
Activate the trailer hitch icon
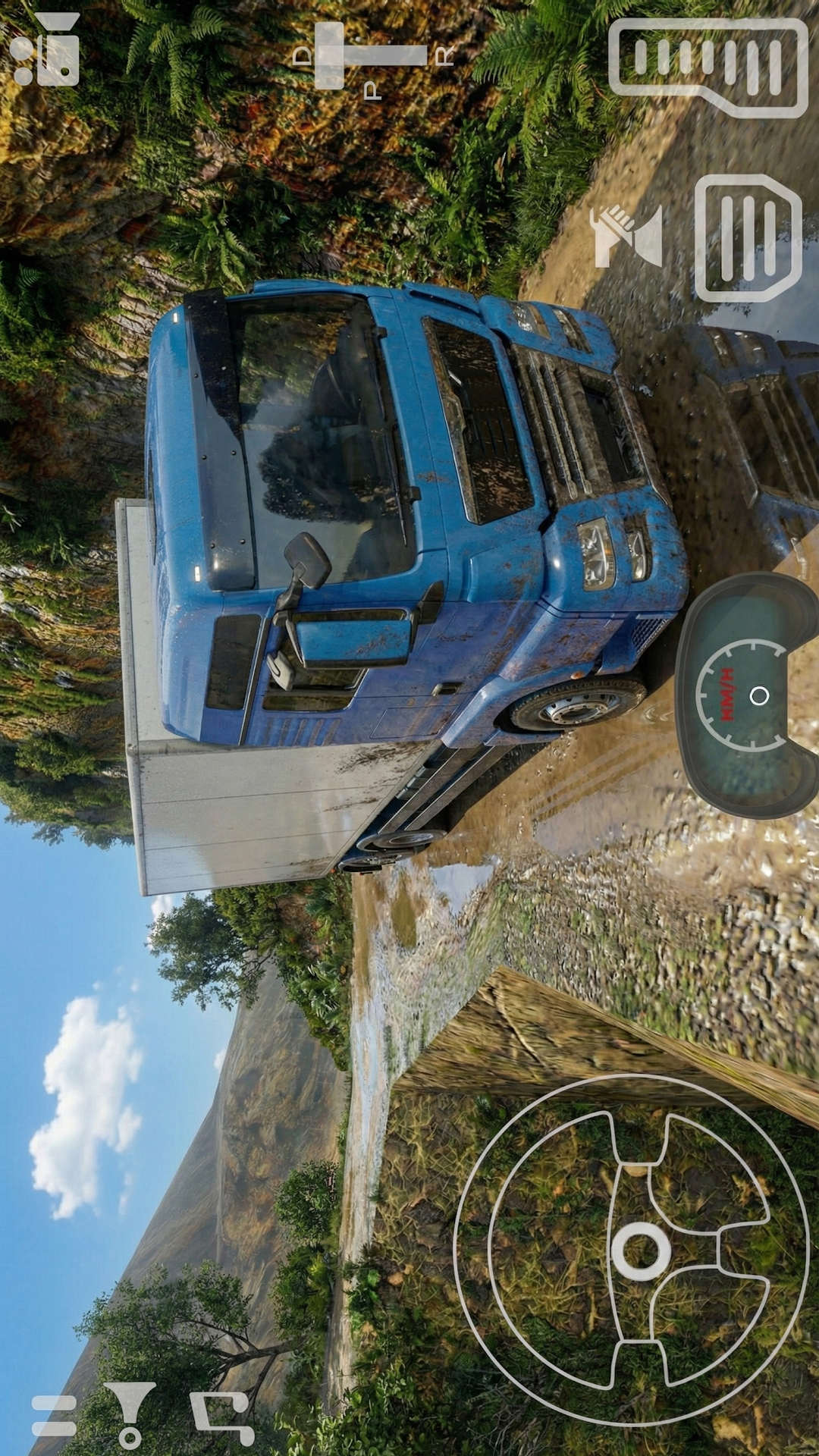222,1415
